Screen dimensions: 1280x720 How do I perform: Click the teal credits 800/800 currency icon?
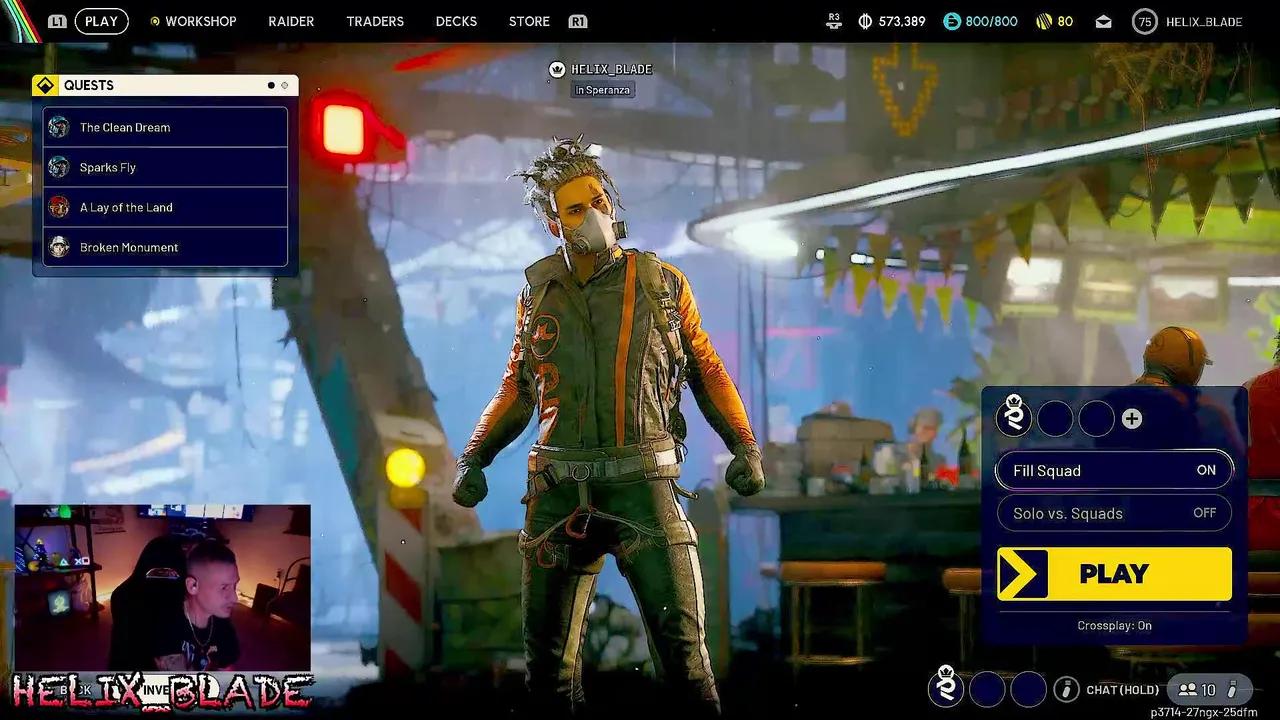tap(950, 20)
